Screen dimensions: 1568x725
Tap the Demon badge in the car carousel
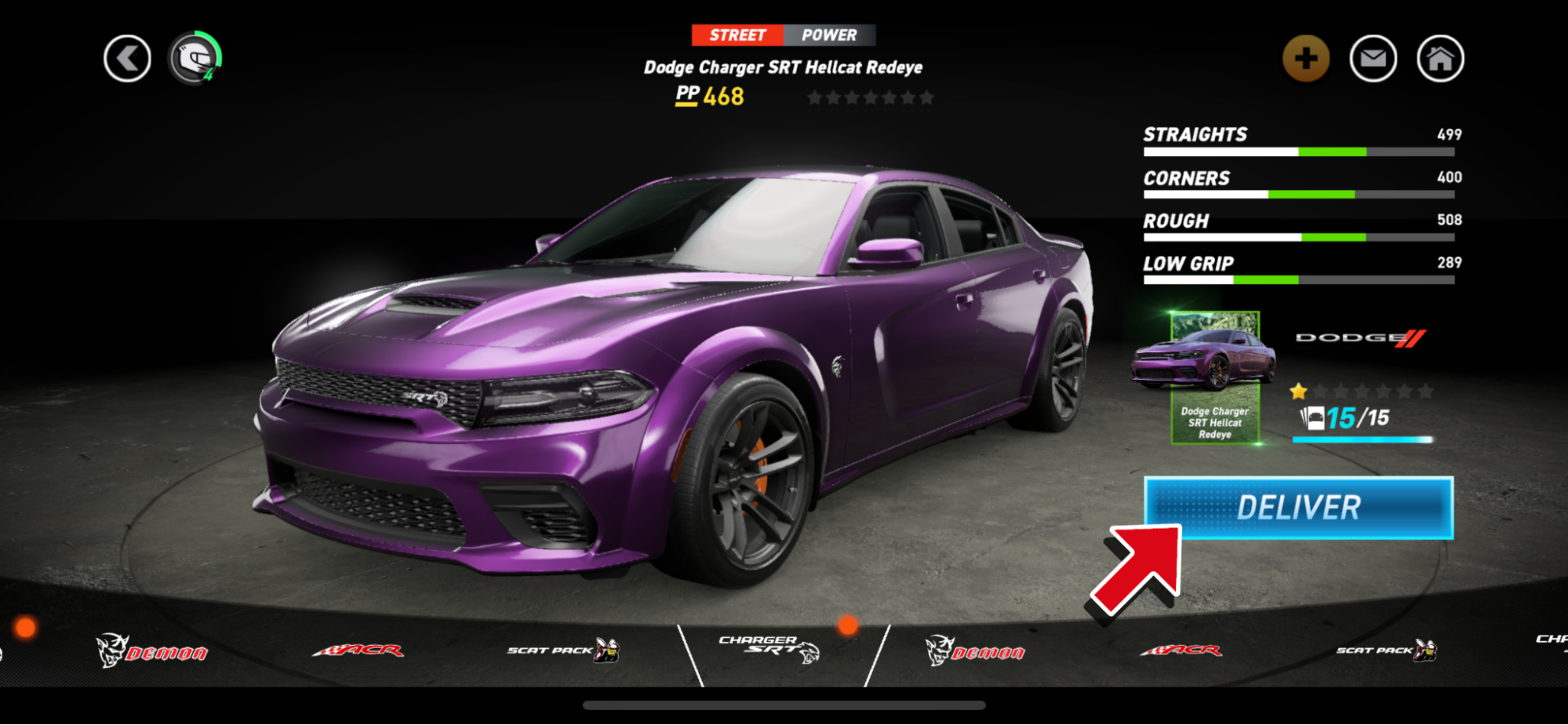coord(151,650)
